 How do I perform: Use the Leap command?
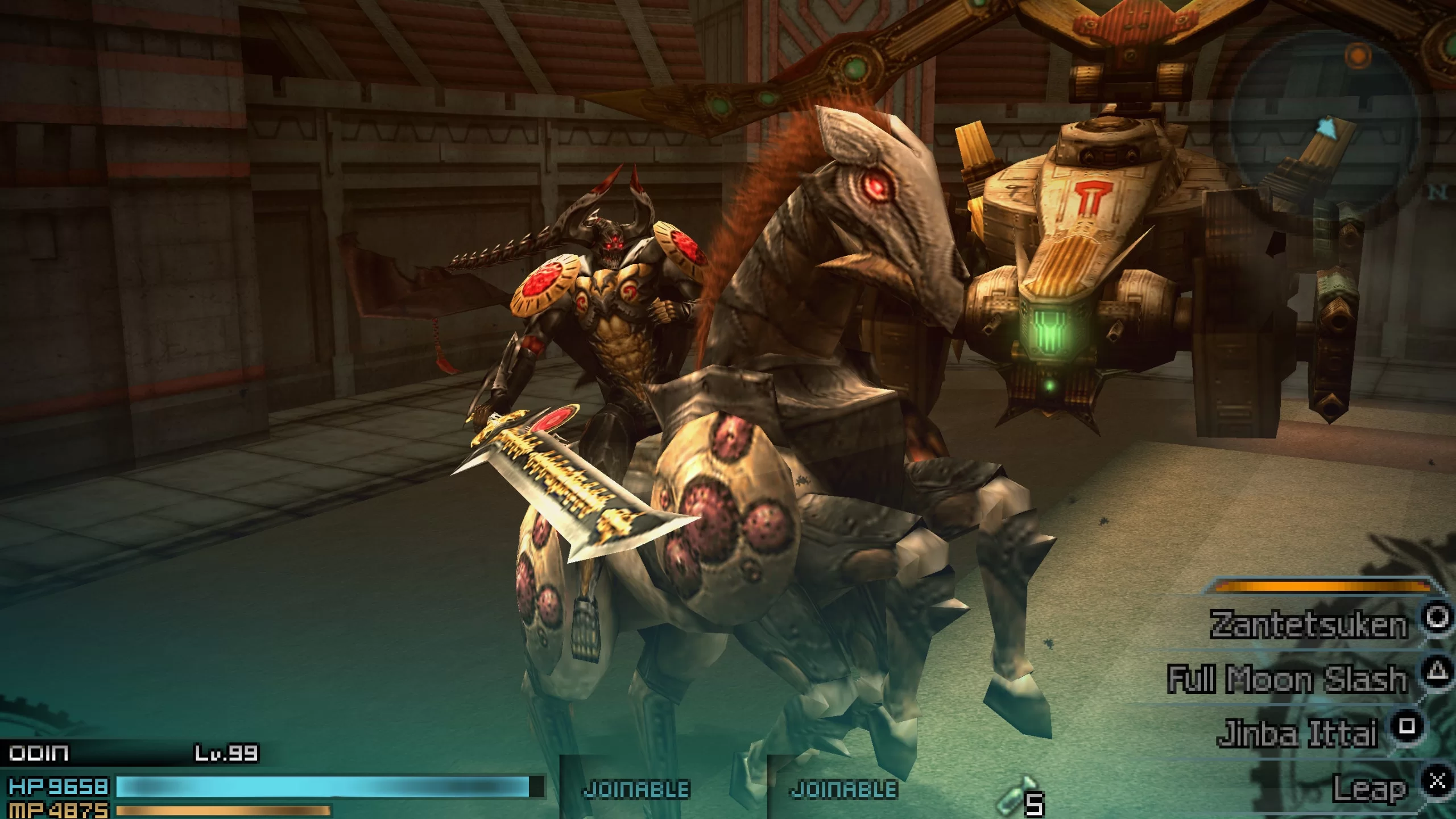[1370, 788]
